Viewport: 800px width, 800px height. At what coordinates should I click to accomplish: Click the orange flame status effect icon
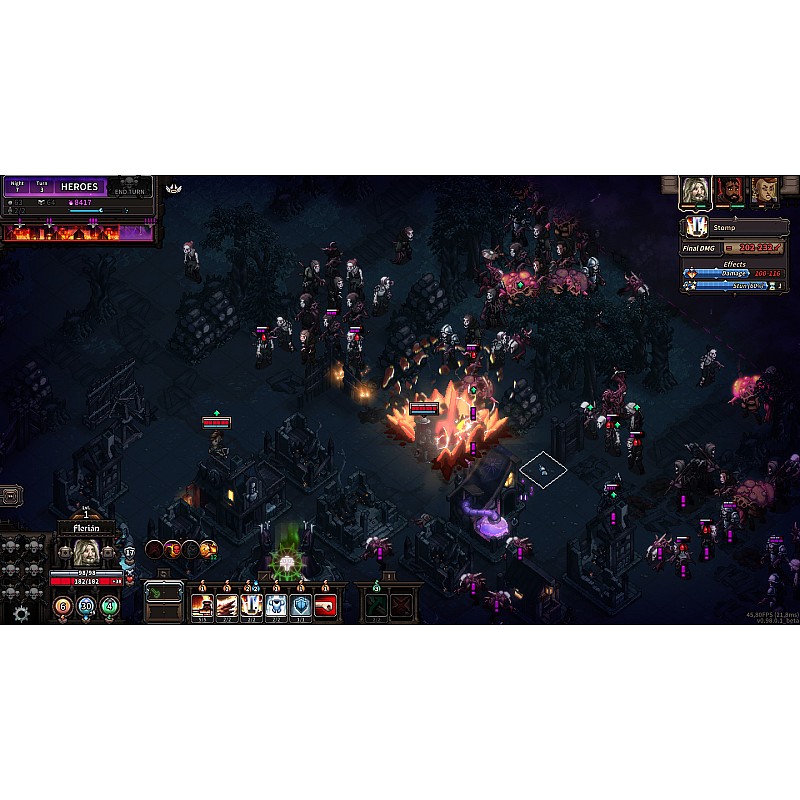click(208, 548)
